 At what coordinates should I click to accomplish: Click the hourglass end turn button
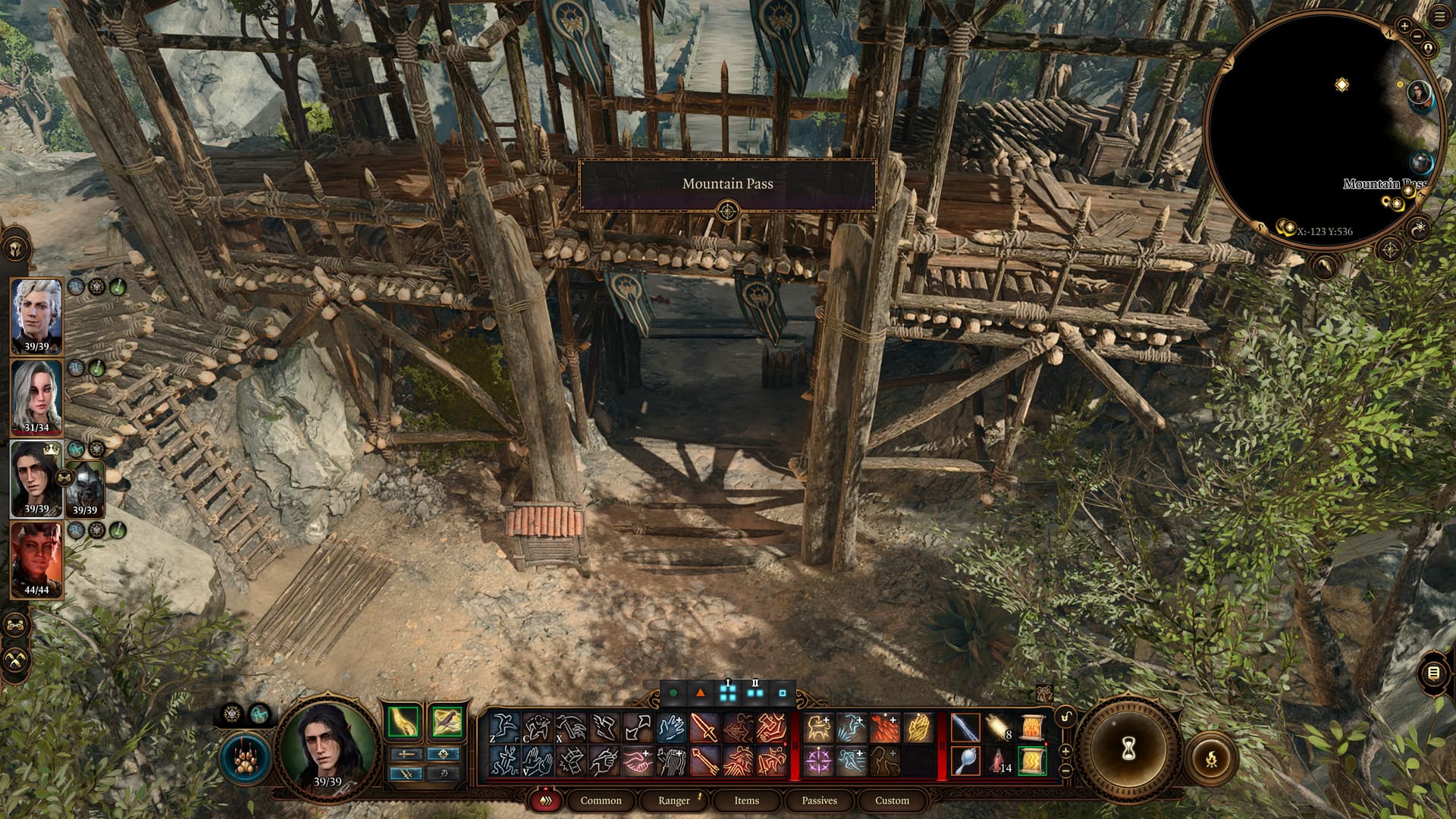[x=1128, y=750]
